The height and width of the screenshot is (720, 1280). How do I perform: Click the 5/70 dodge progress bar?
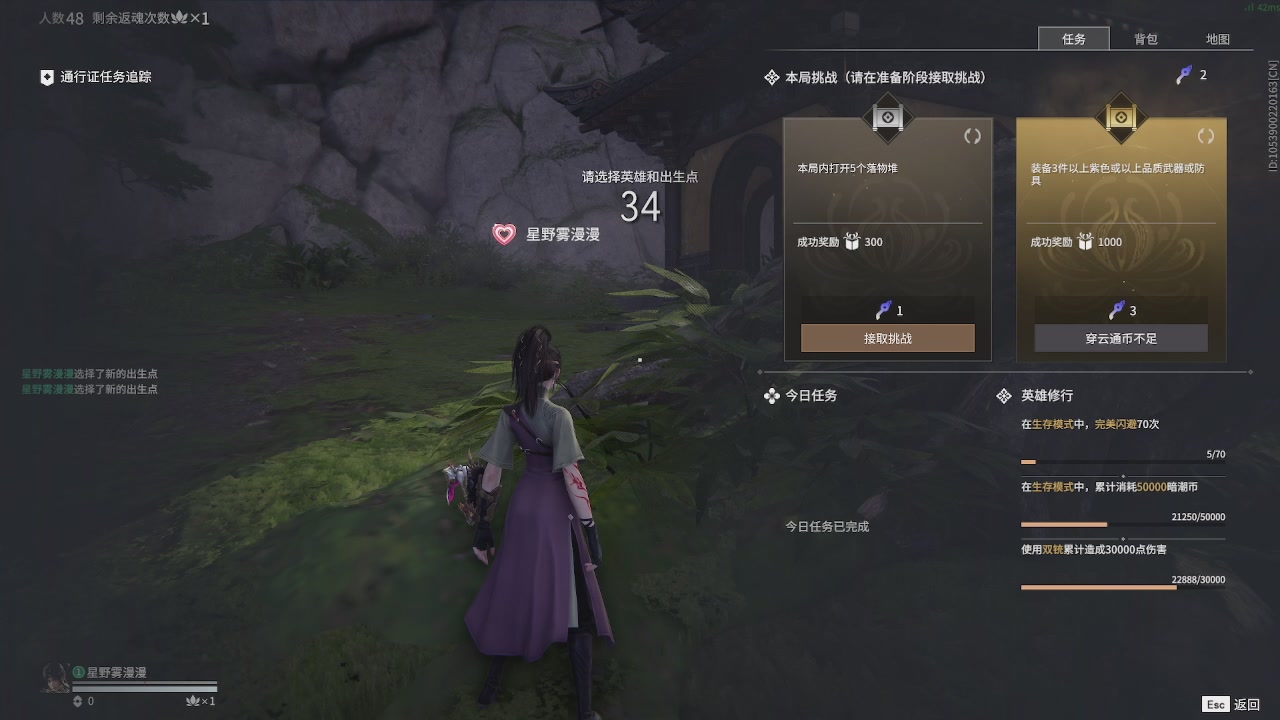(1123, 462)
